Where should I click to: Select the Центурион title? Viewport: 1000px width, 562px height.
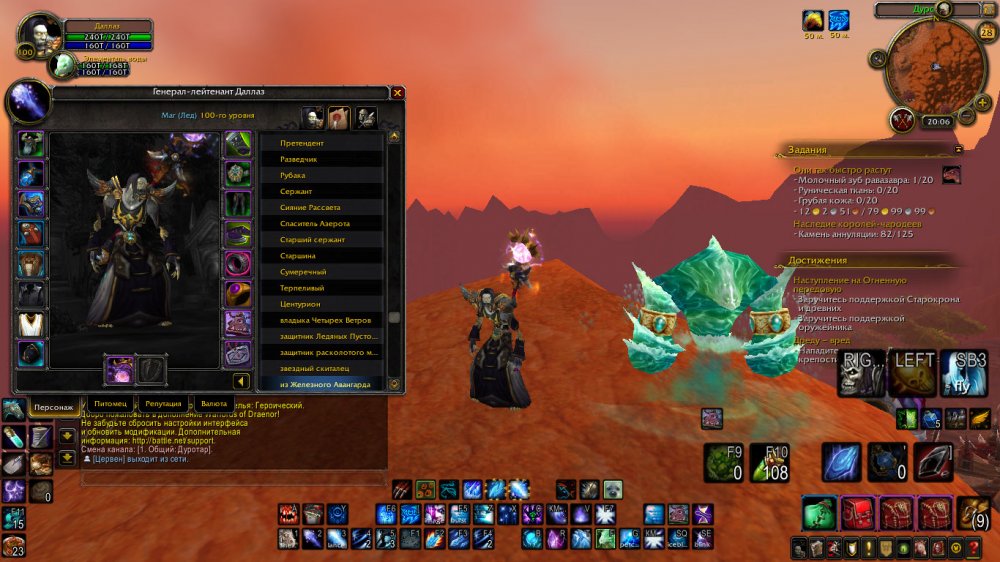point(322,304)
